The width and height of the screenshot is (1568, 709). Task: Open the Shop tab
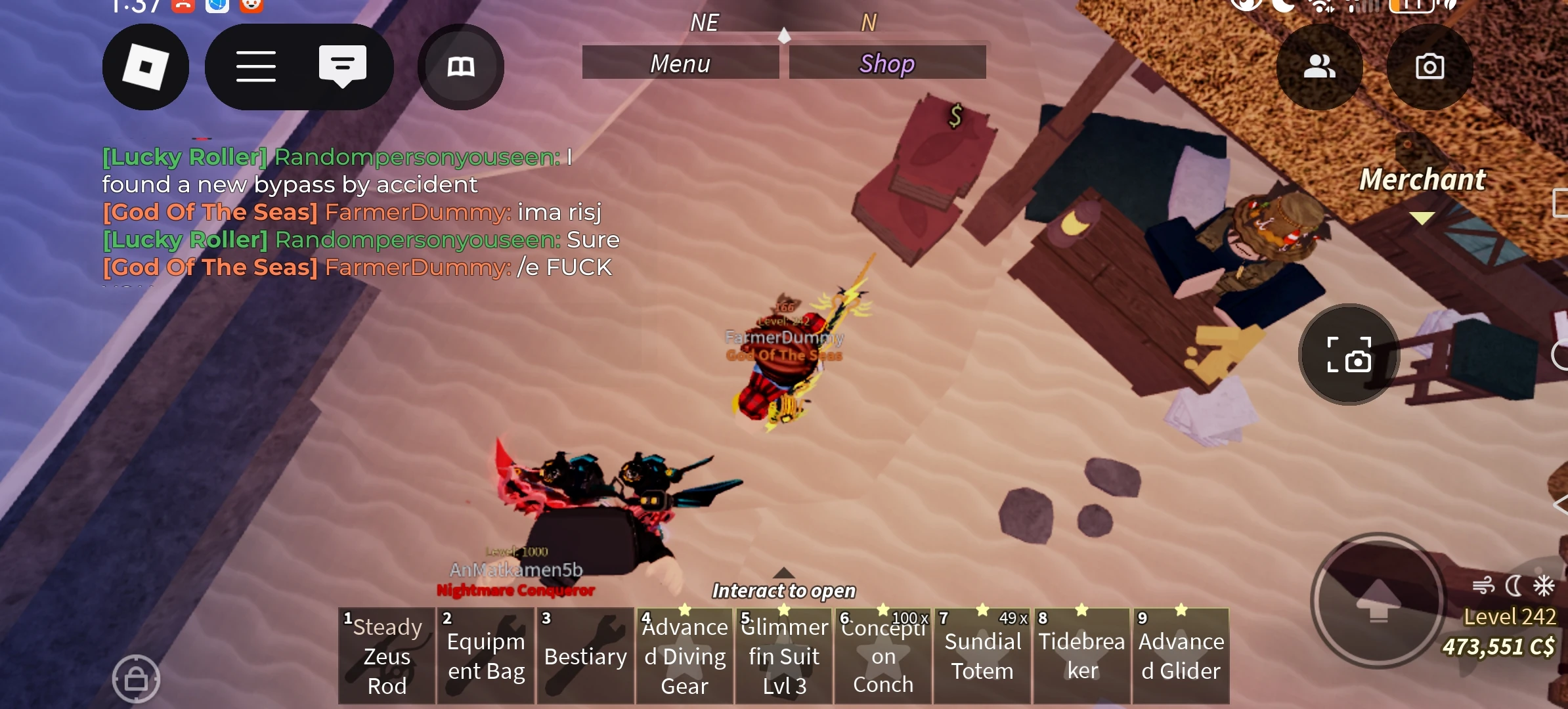tap(886, 62)
